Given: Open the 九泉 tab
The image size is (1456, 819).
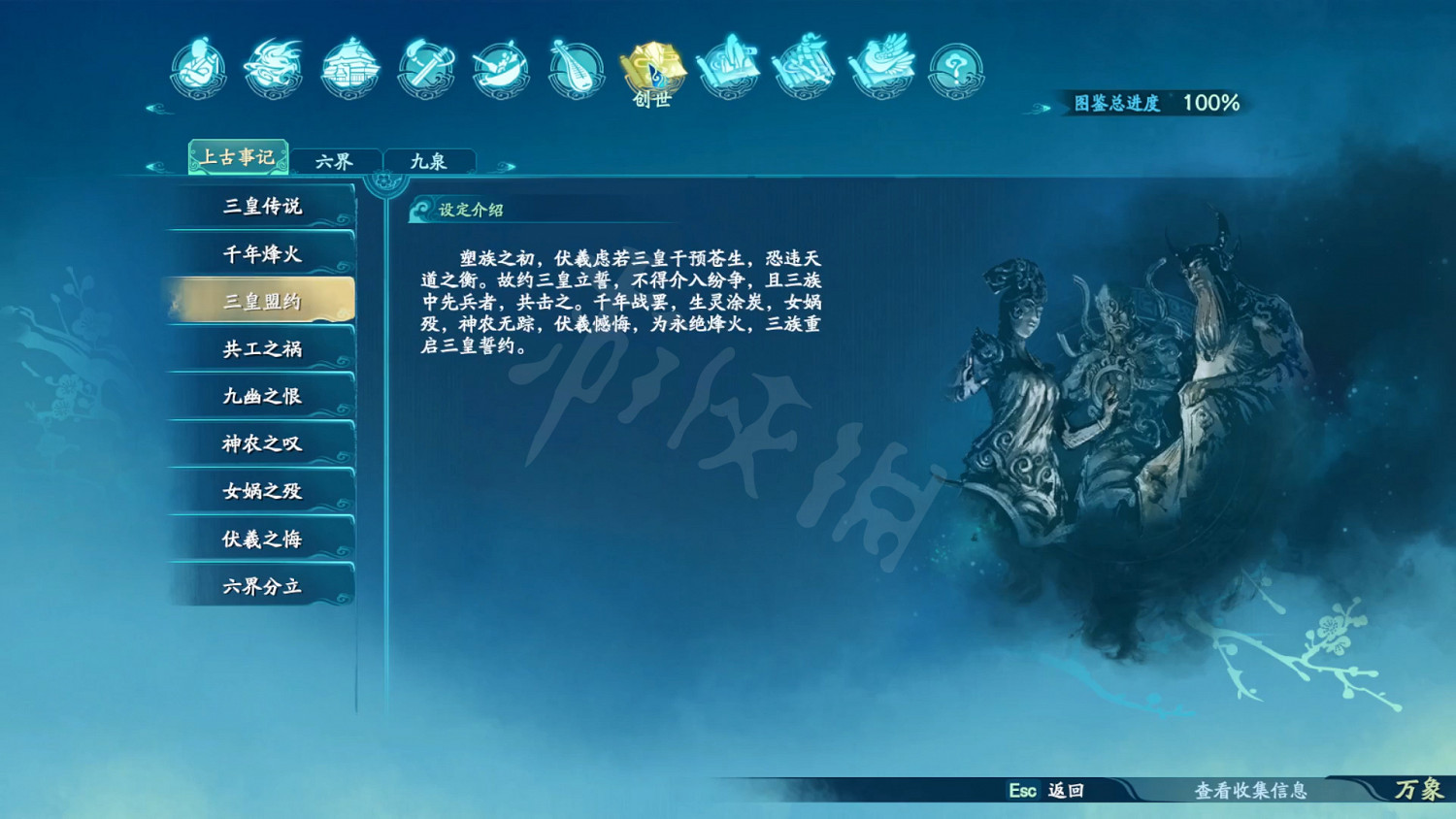Looking at the screenshot, I should coord(430,158).
